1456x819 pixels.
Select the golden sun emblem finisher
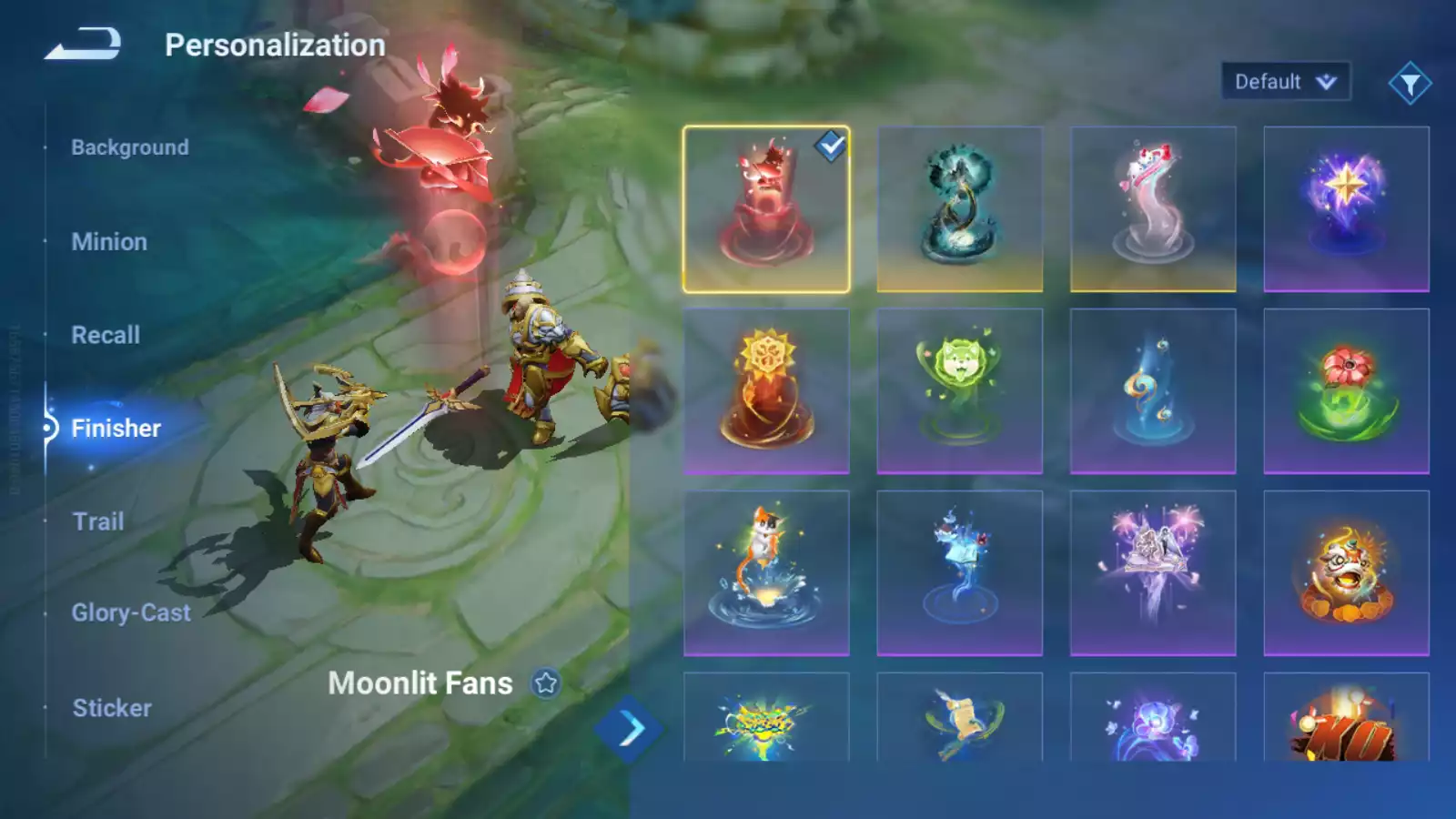click(766, 391)
